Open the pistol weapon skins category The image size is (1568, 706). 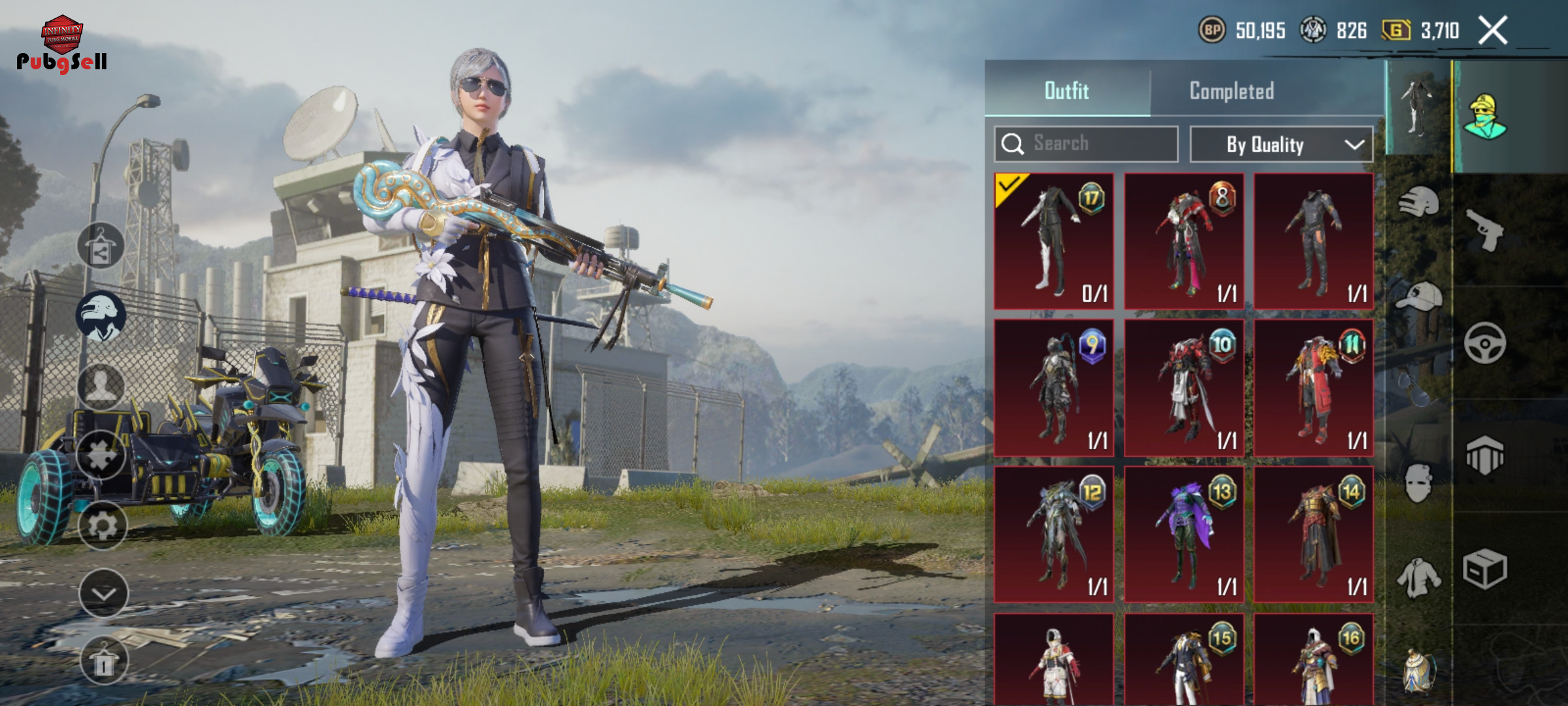point(1485,230)
